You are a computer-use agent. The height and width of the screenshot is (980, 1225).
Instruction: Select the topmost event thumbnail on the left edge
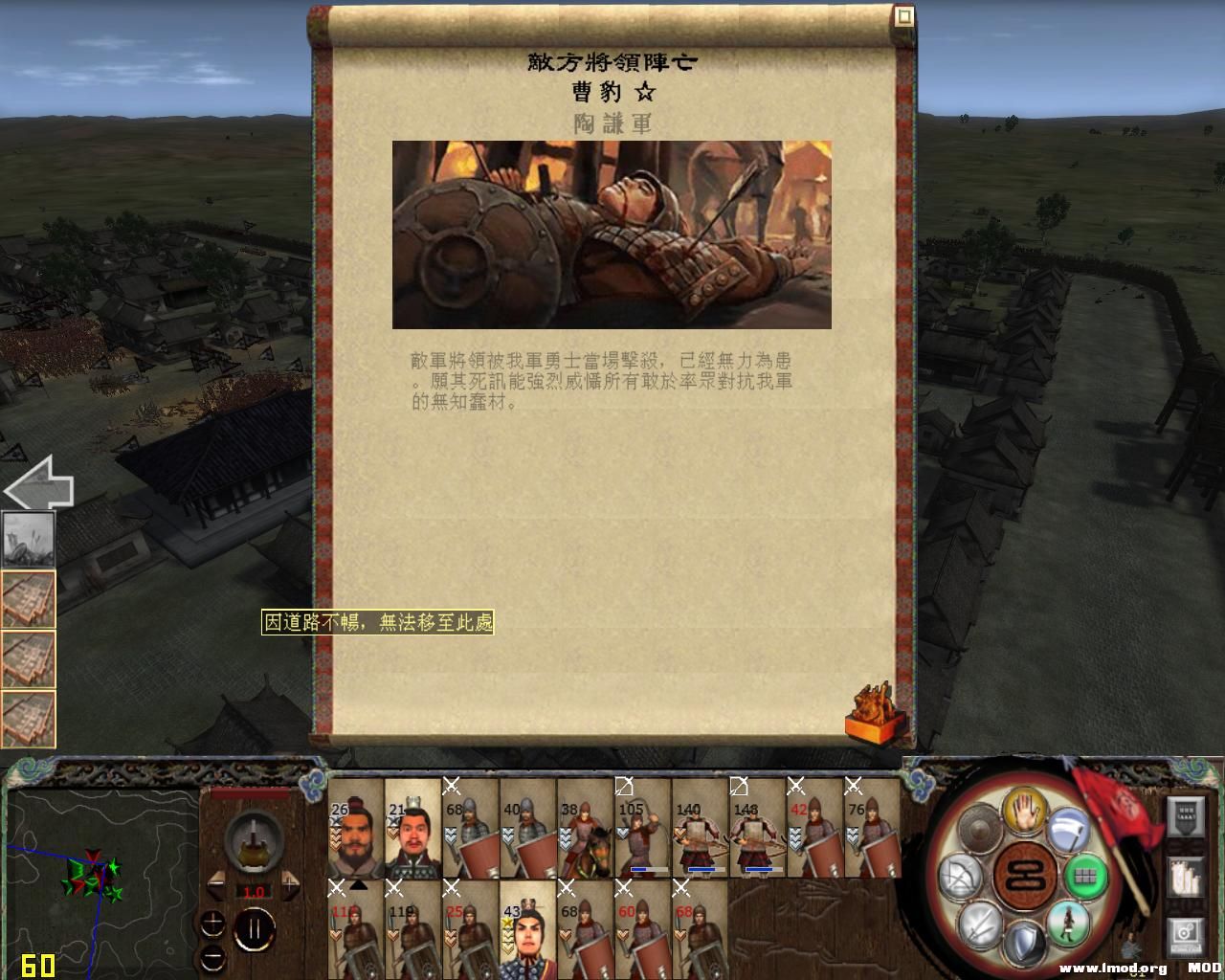pos(29,539)
